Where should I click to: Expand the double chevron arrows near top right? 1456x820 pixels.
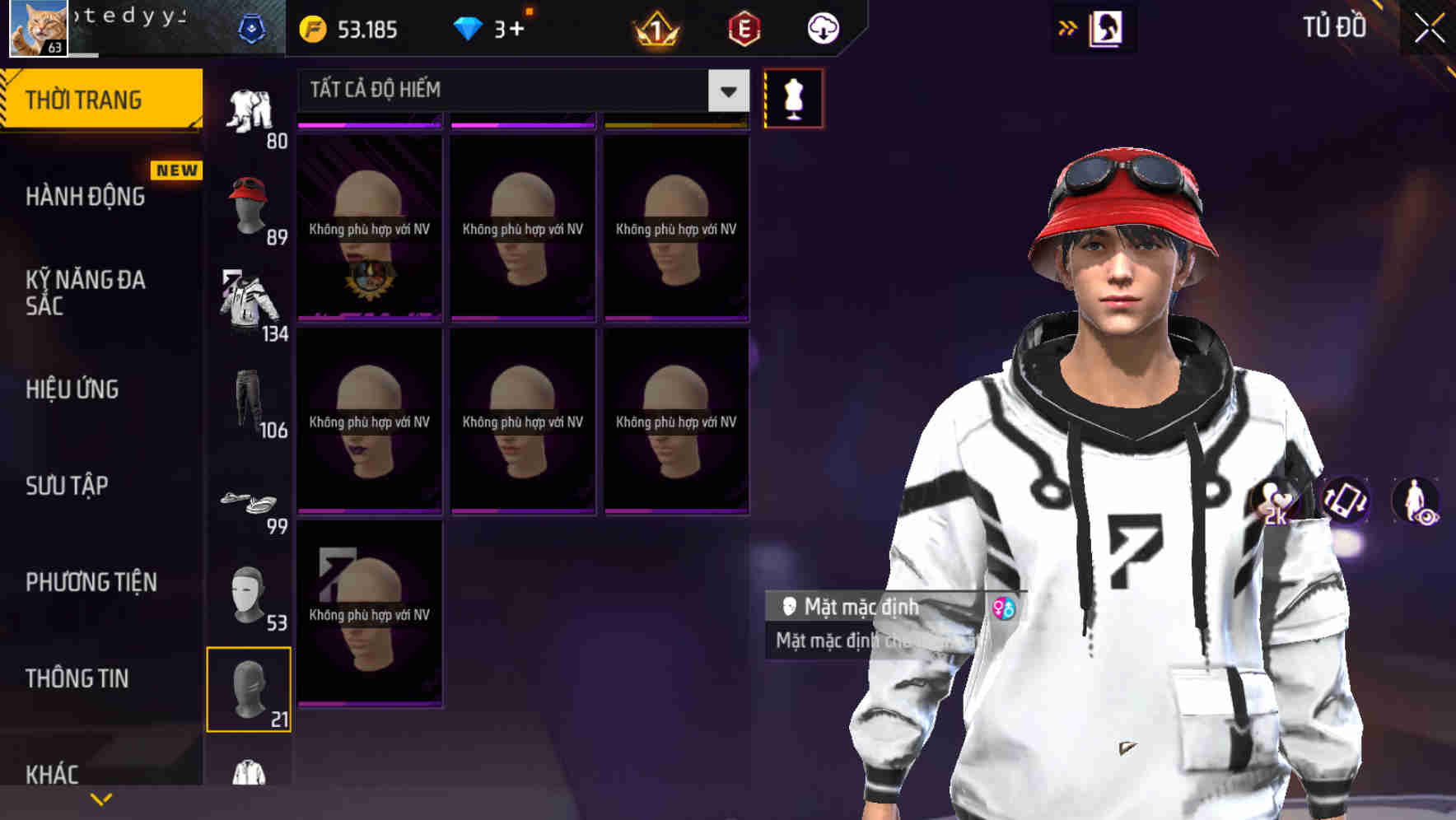1066,27
